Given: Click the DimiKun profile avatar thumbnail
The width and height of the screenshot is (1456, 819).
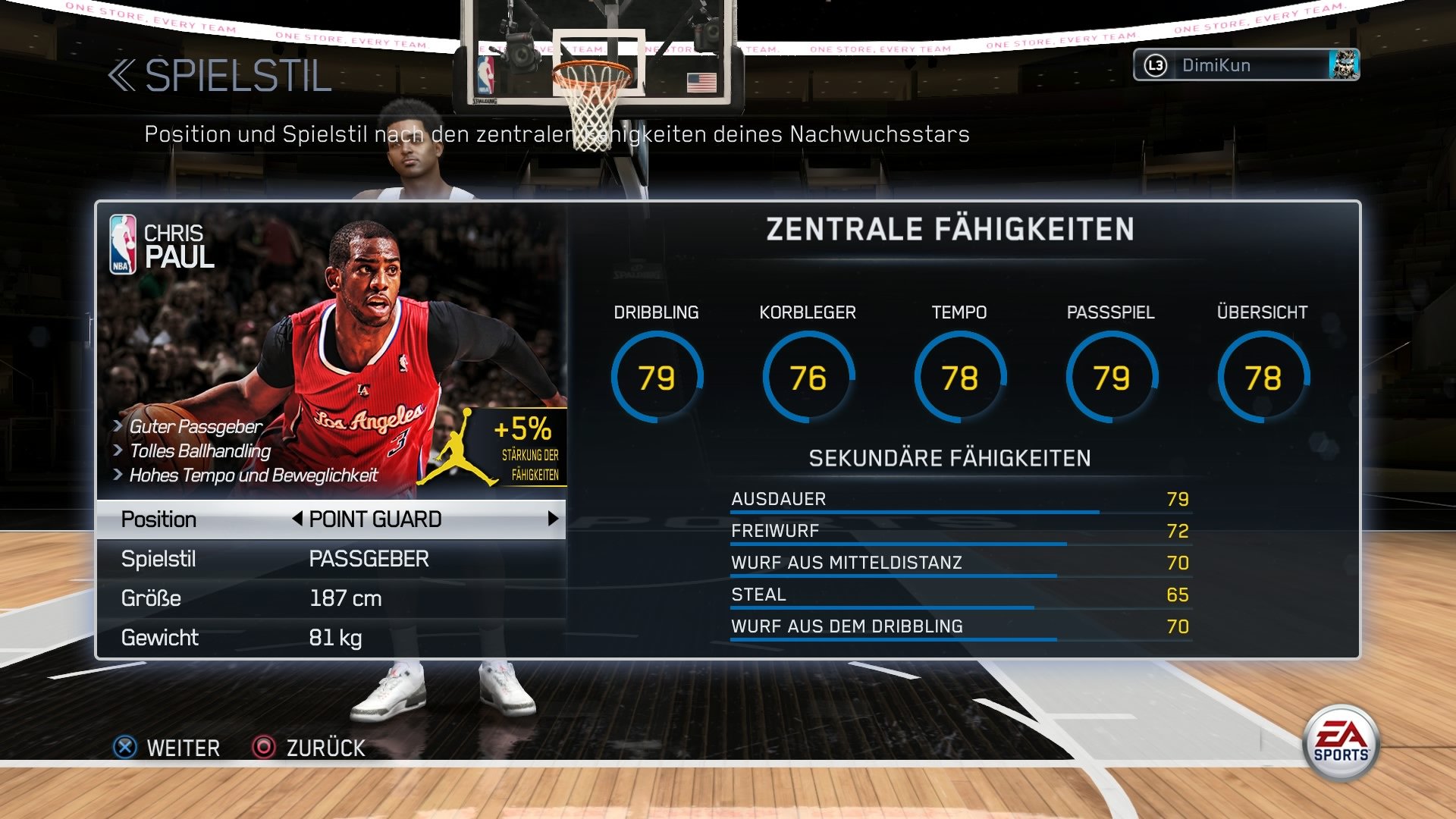Looking at the screenshot, I should click(1345, 65).
